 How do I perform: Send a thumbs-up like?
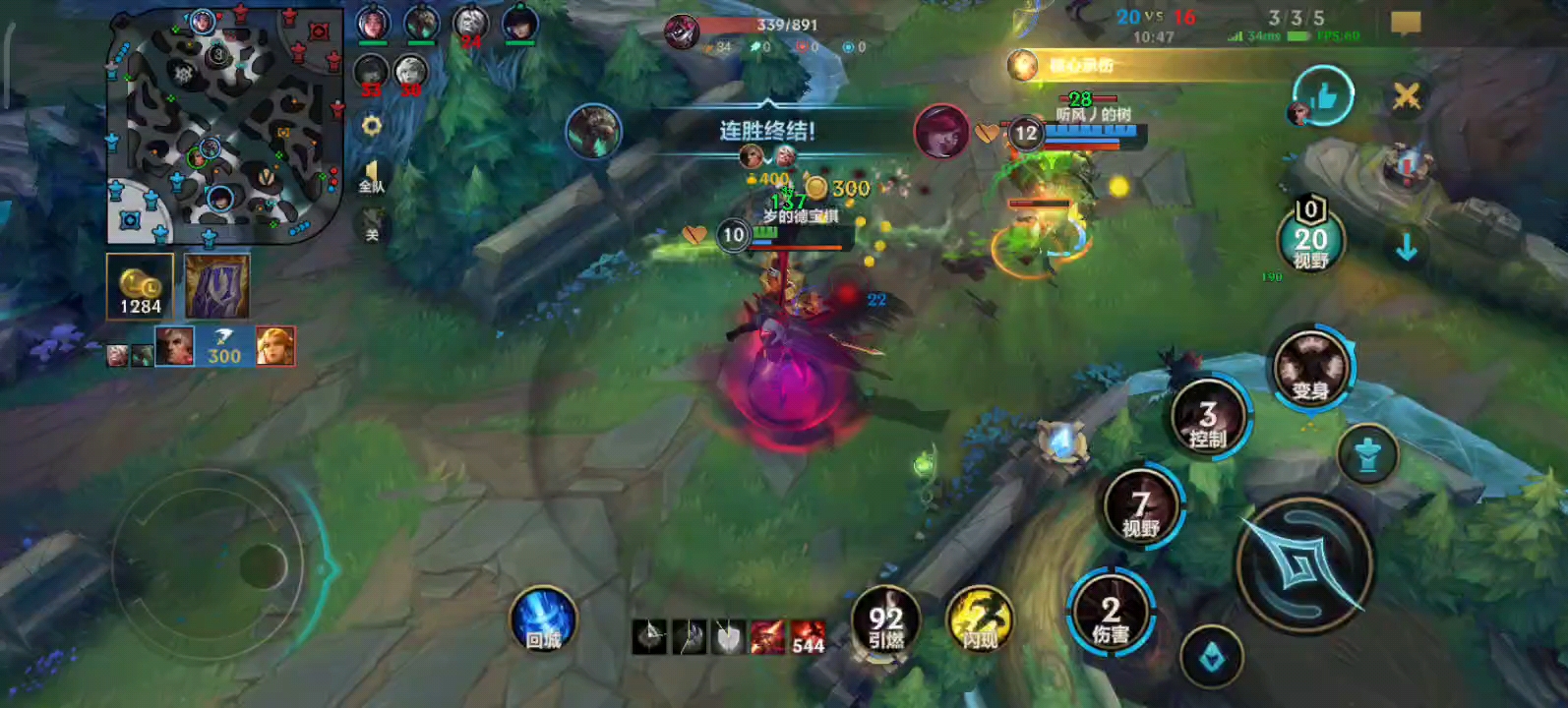pyautogui.click(x=1322, y=96)
